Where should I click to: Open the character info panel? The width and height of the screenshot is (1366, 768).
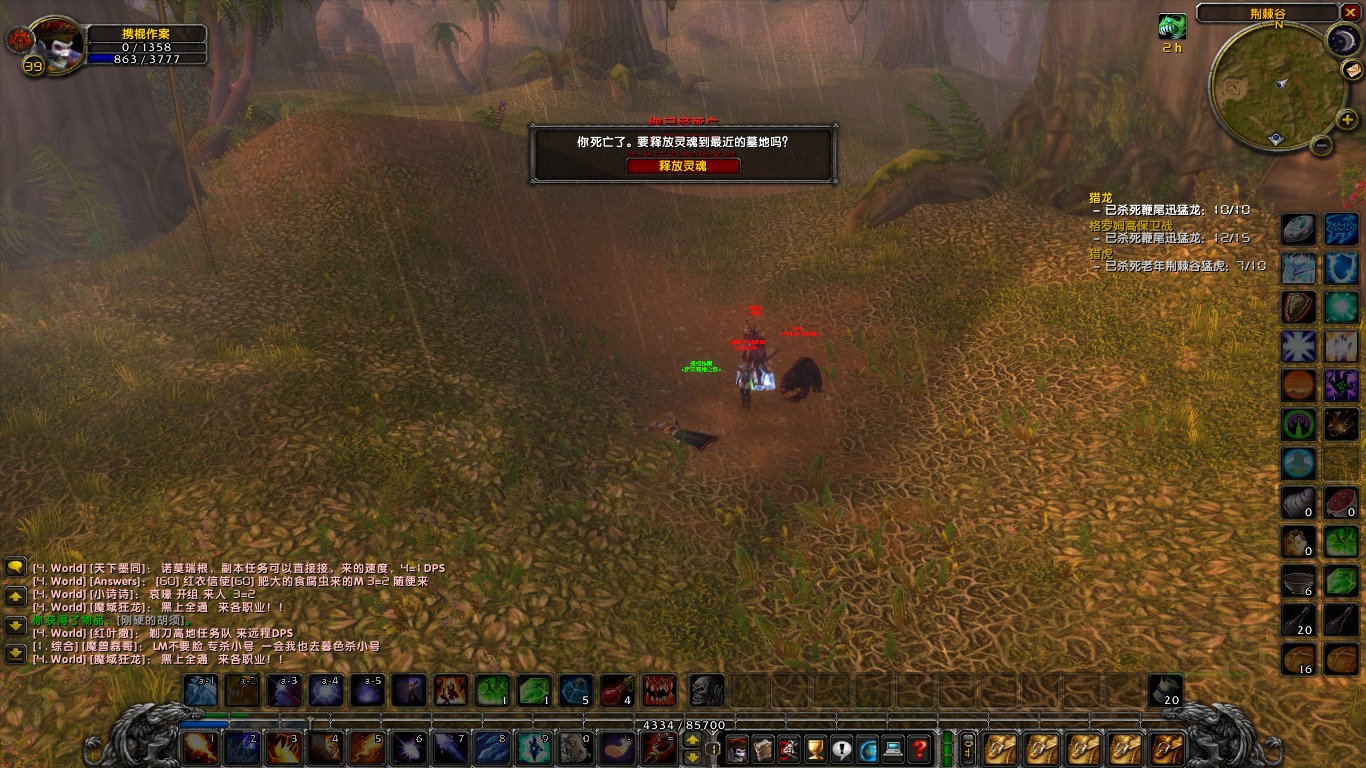pyautogui.click(x=737, y=749)
